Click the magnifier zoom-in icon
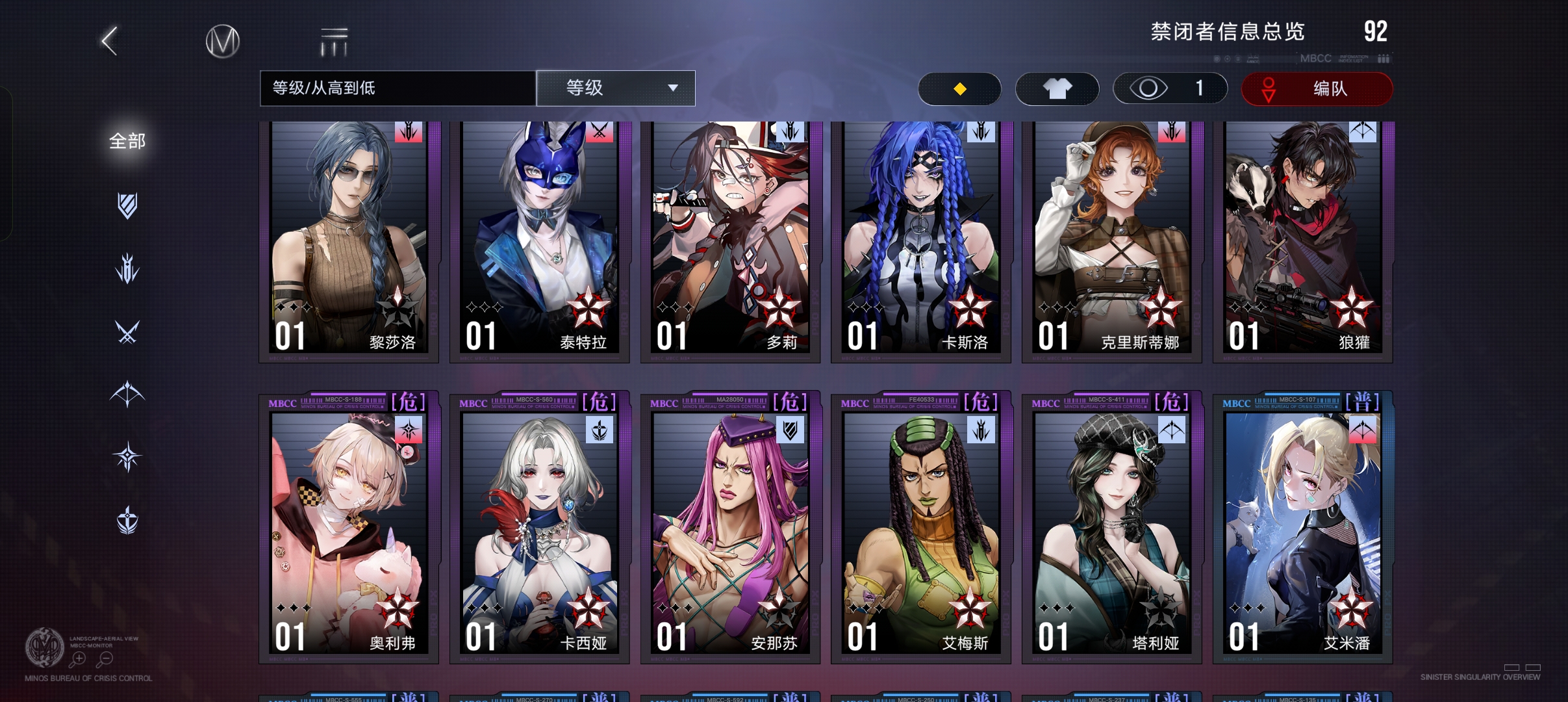The width and height of the screenshot is (1568, 702). pyautogui.click(x=78, y=659)
